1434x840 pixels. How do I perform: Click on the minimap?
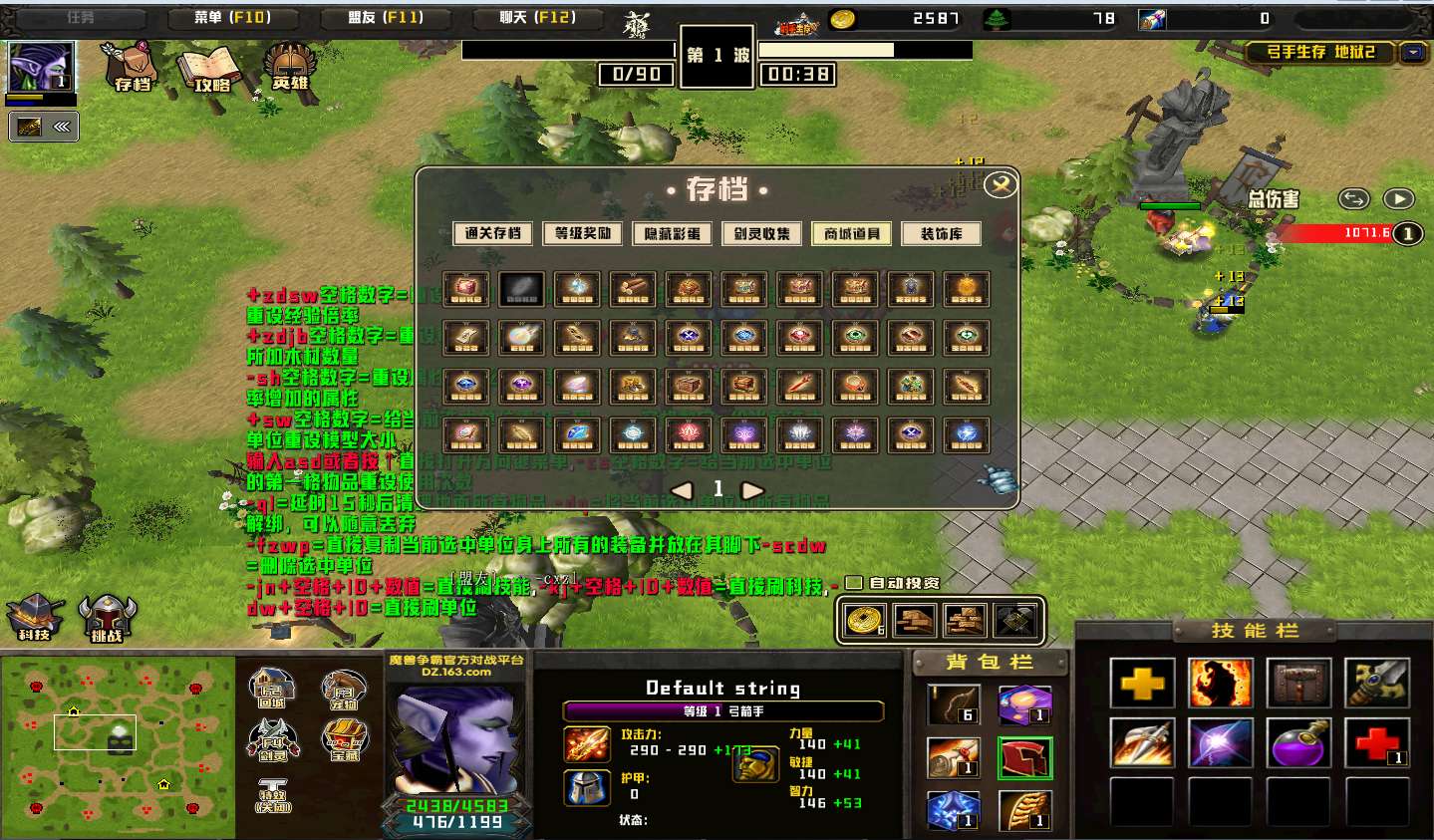click(118, 745)
